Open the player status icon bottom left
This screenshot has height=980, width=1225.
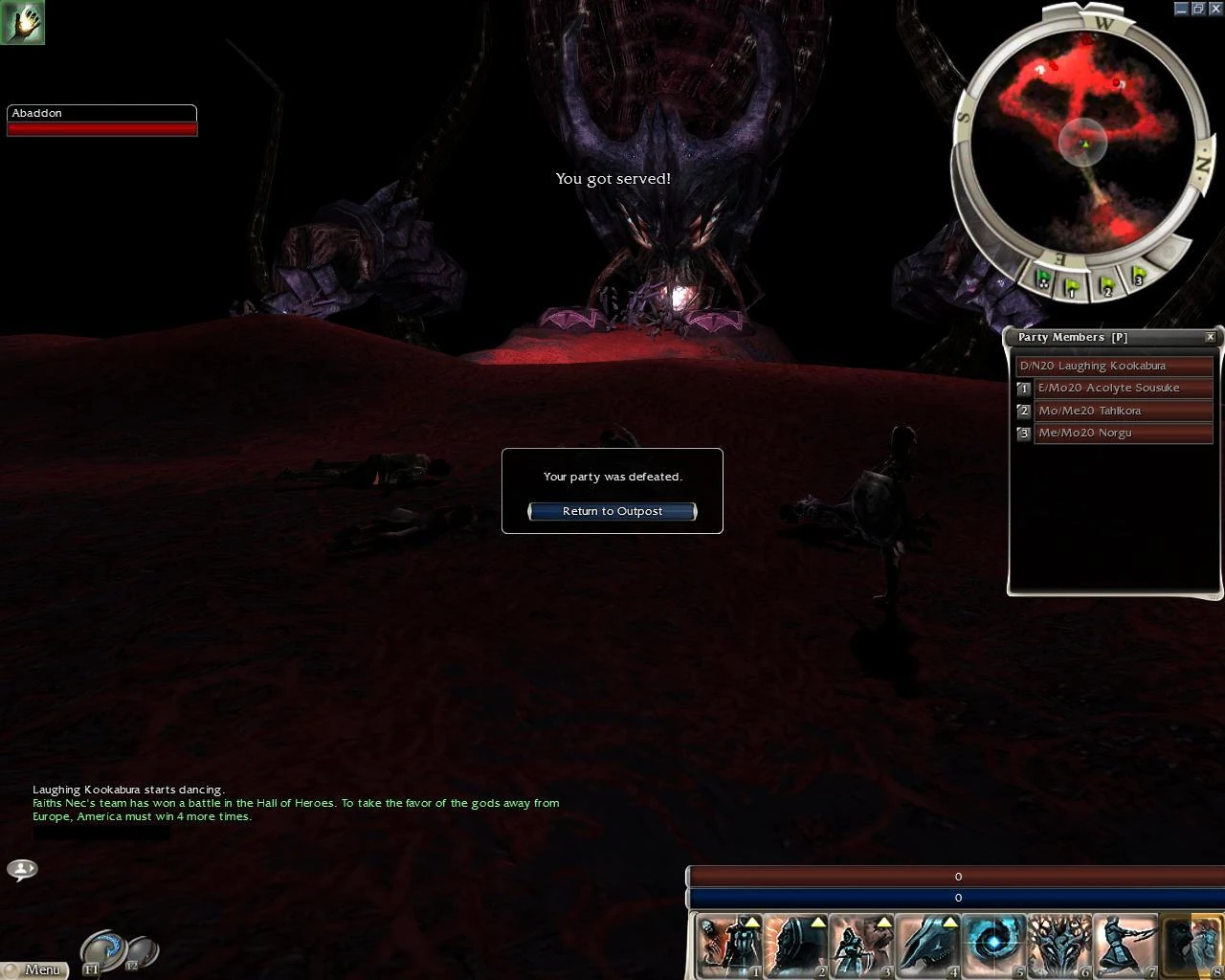click(x=22, y=869)
